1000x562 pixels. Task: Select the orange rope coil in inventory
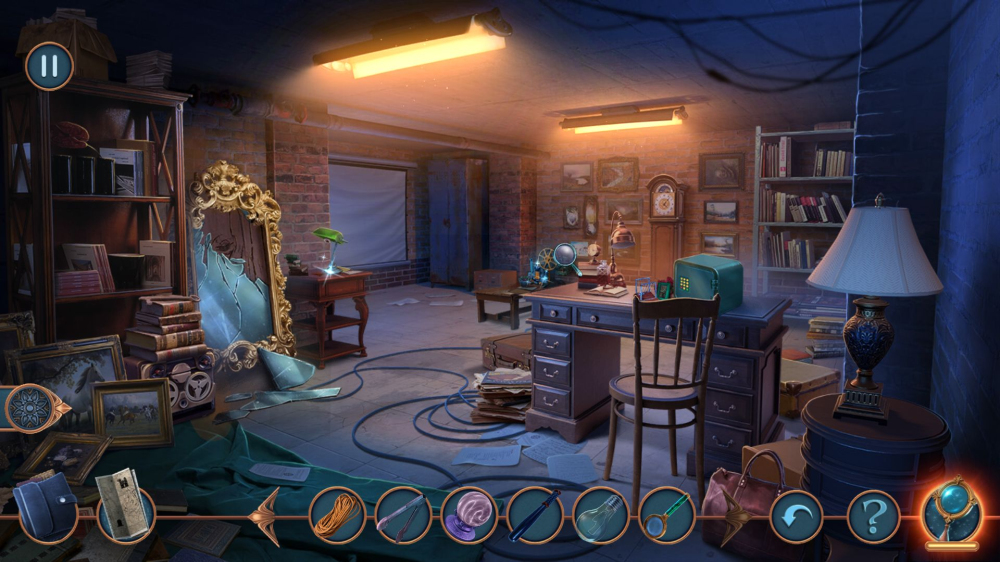pyautogui.click(x=337, y=516)
